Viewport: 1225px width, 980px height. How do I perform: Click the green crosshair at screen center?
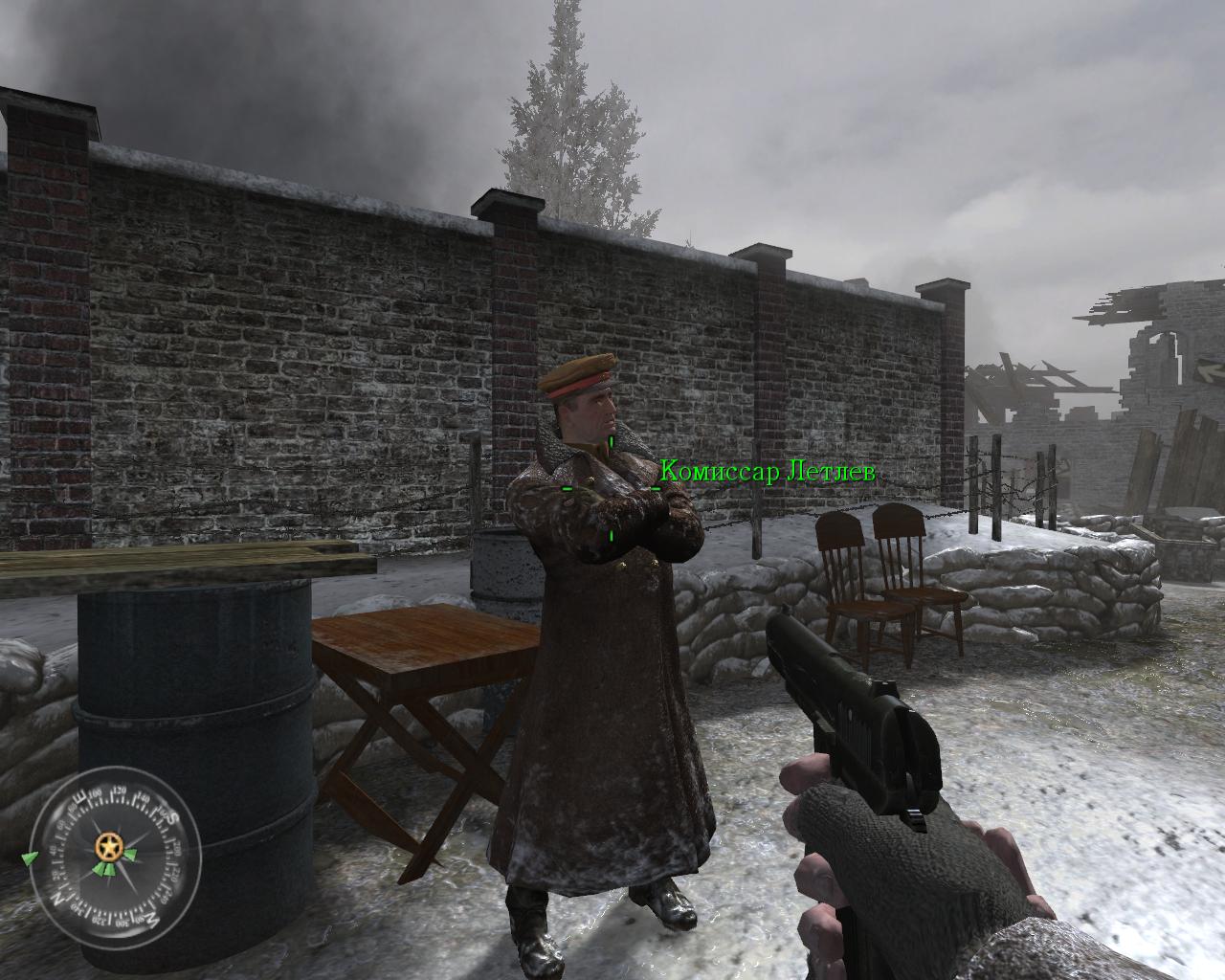pyautogui.click(x=610, y=490)
